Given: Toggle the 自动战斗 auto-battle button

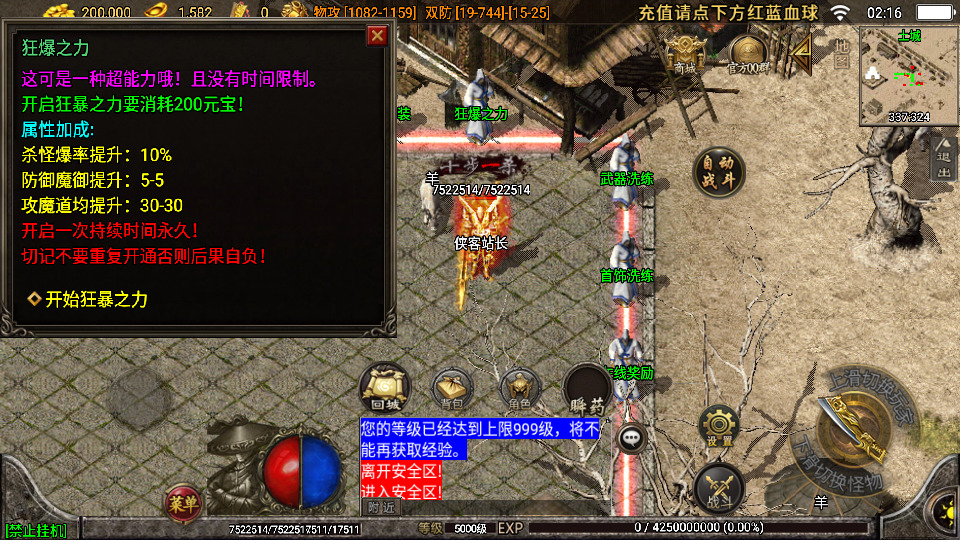Looking at the screenshot, I should click(718, 172).
